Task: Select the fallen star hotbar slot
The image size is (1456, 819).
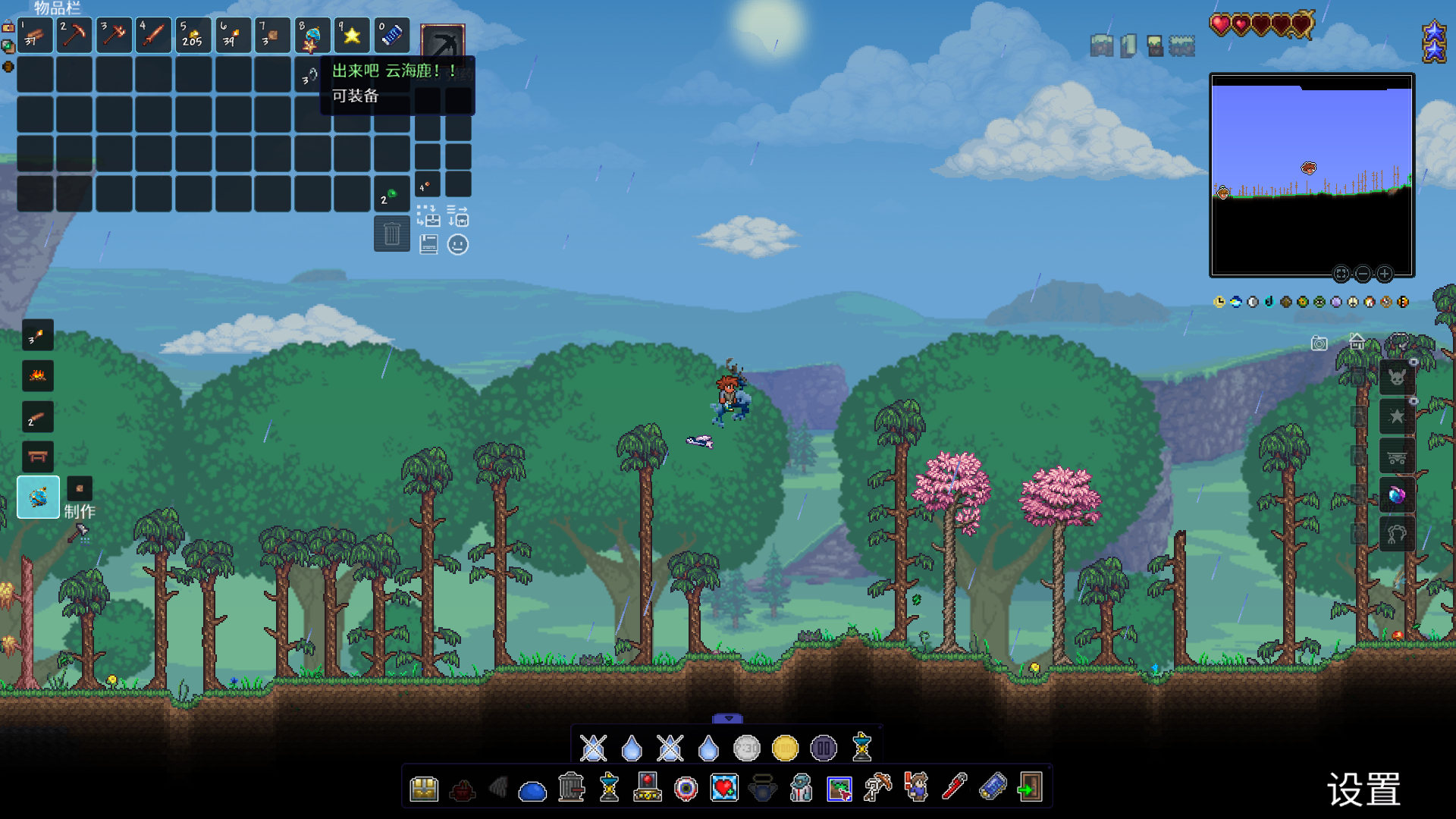Action: [x=352, y=35]
